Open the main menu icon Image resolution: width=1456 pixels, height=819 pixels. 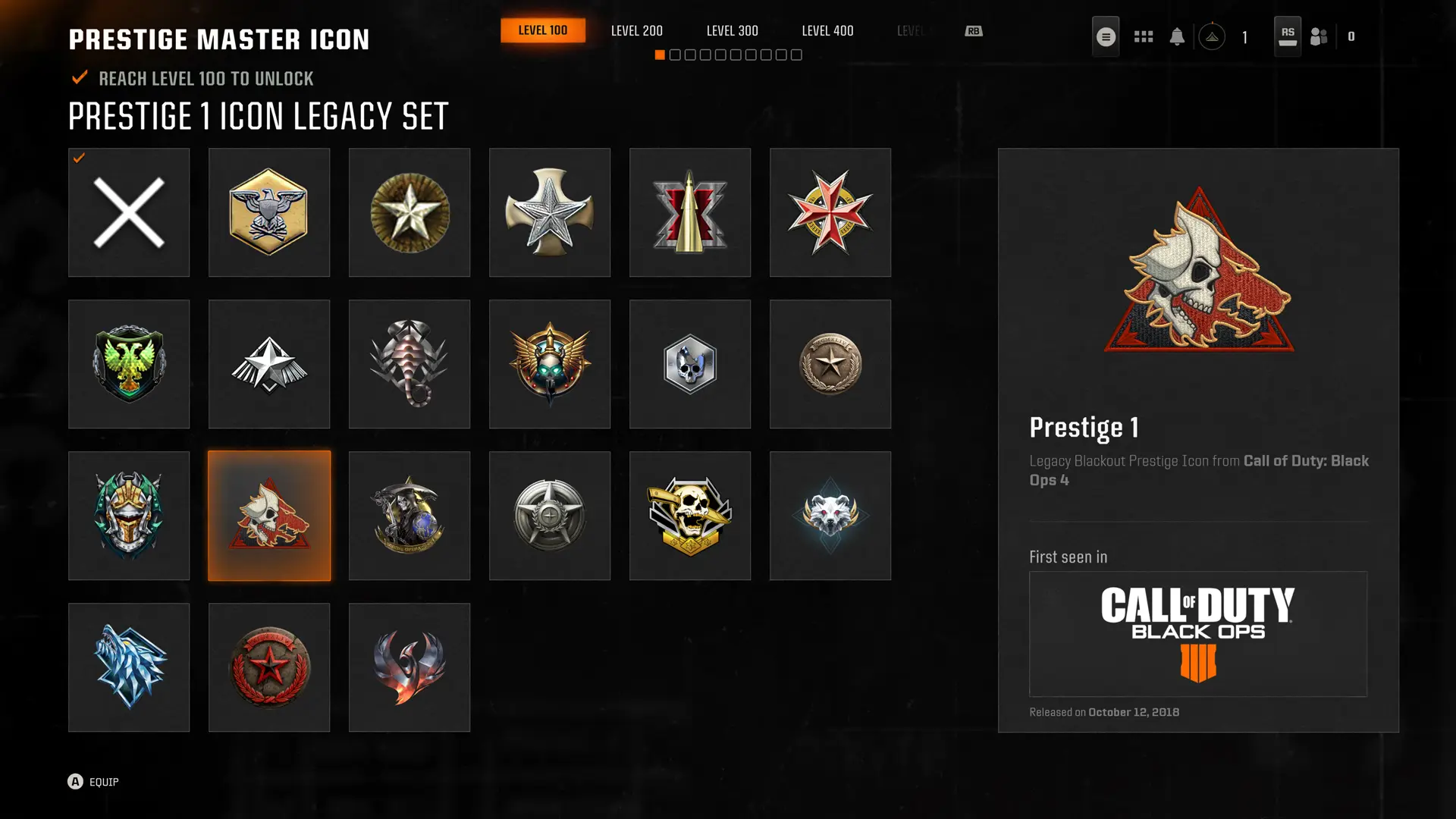click(x=1105, y=35)
